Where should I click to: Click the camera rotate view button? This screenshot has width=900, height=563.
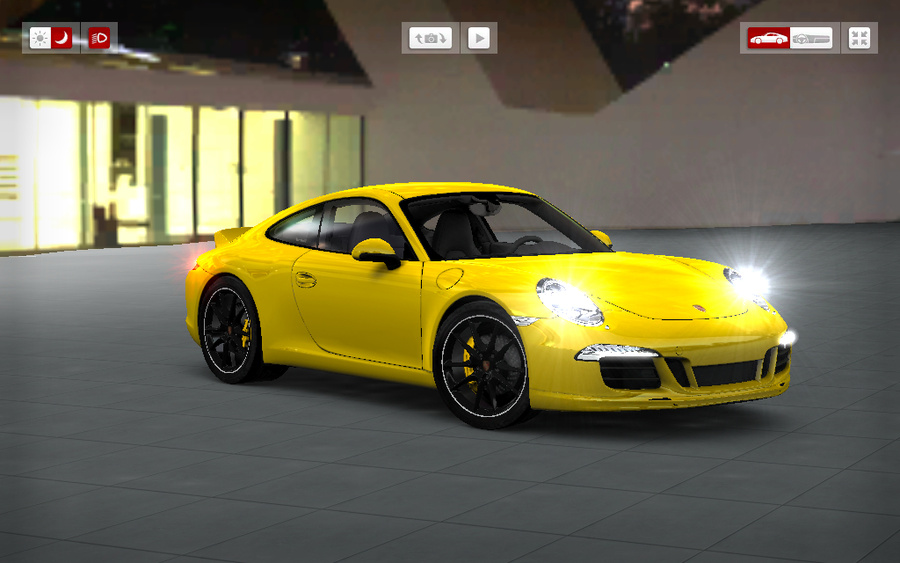pos(431,38)
